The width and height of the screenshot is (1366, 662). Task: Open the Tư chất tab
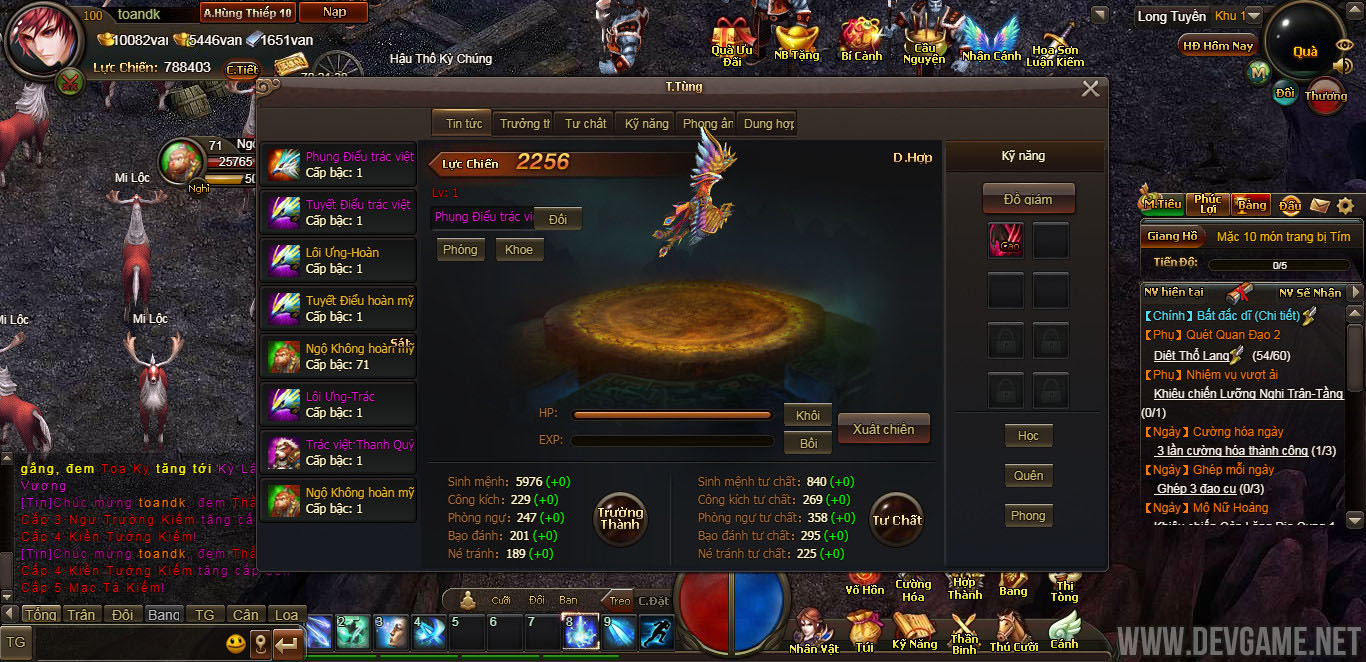(x=585, y=123)
